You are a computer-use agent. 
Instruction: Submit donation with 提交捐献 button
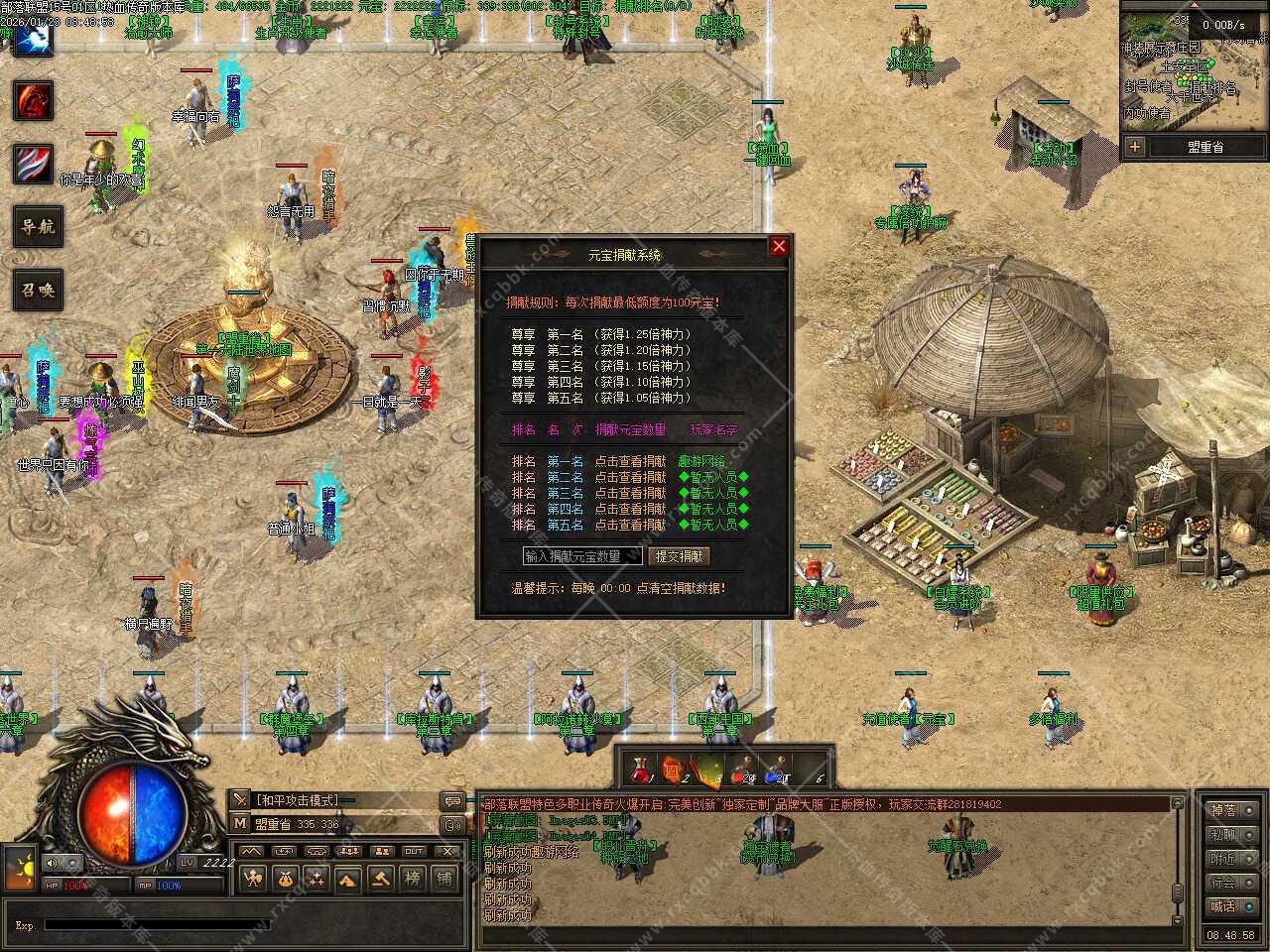[x=680, y=556]
